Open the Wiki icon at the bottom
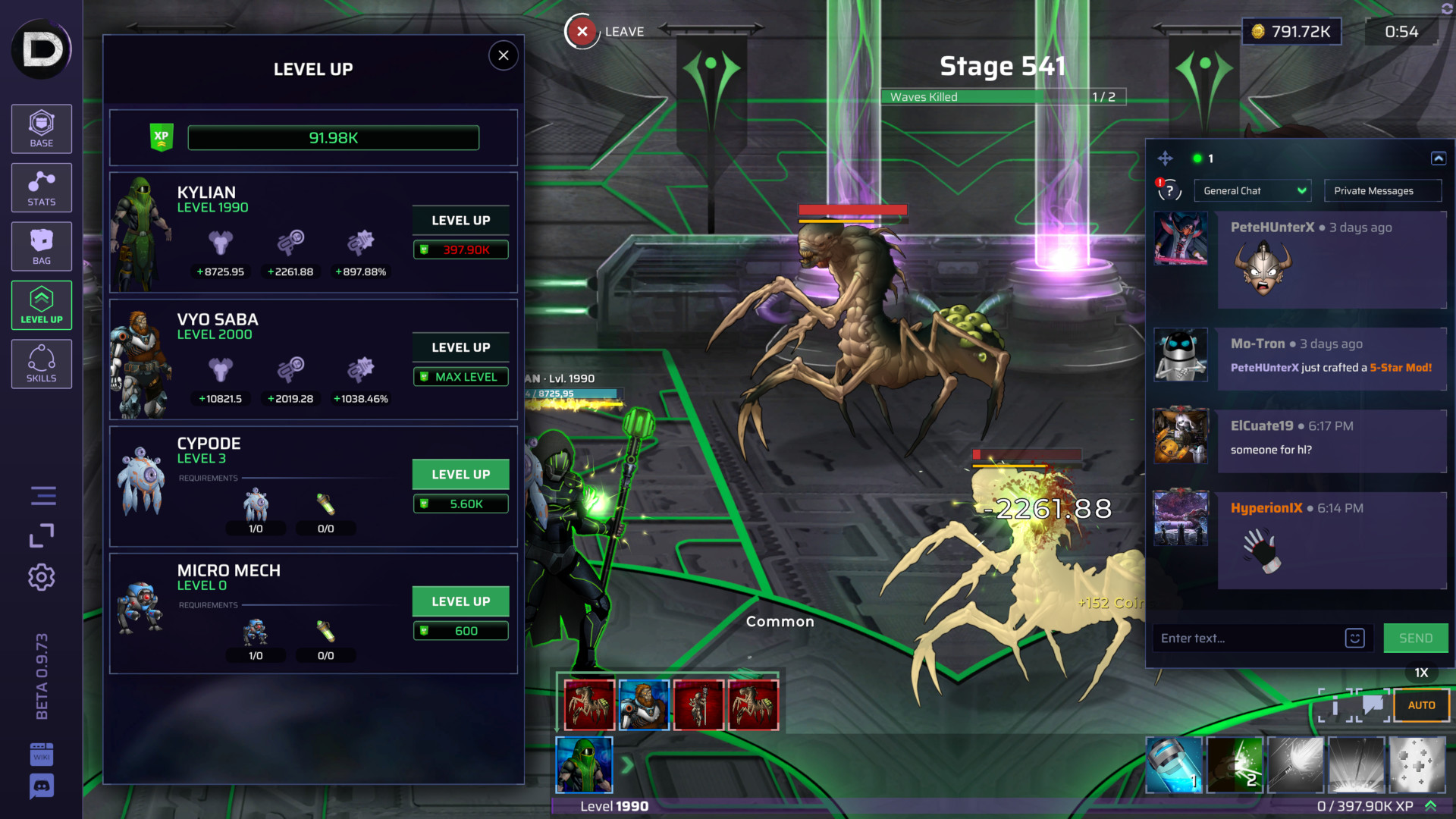The width and height of the screenshot is (1456, 819). [x=41, y=755]
